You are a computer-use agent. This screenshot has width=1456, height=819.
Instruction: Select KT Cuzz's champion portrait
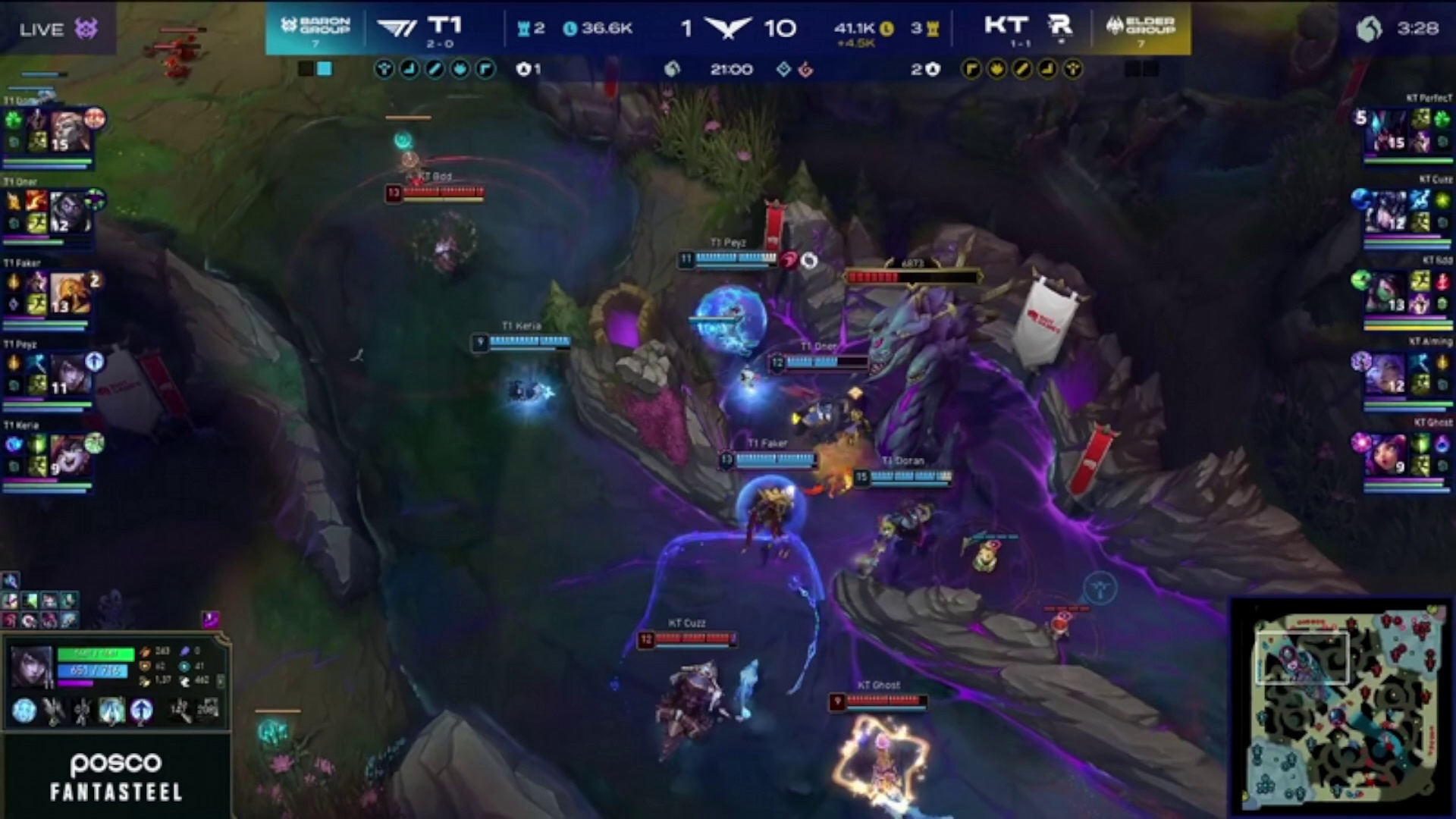1387,212
